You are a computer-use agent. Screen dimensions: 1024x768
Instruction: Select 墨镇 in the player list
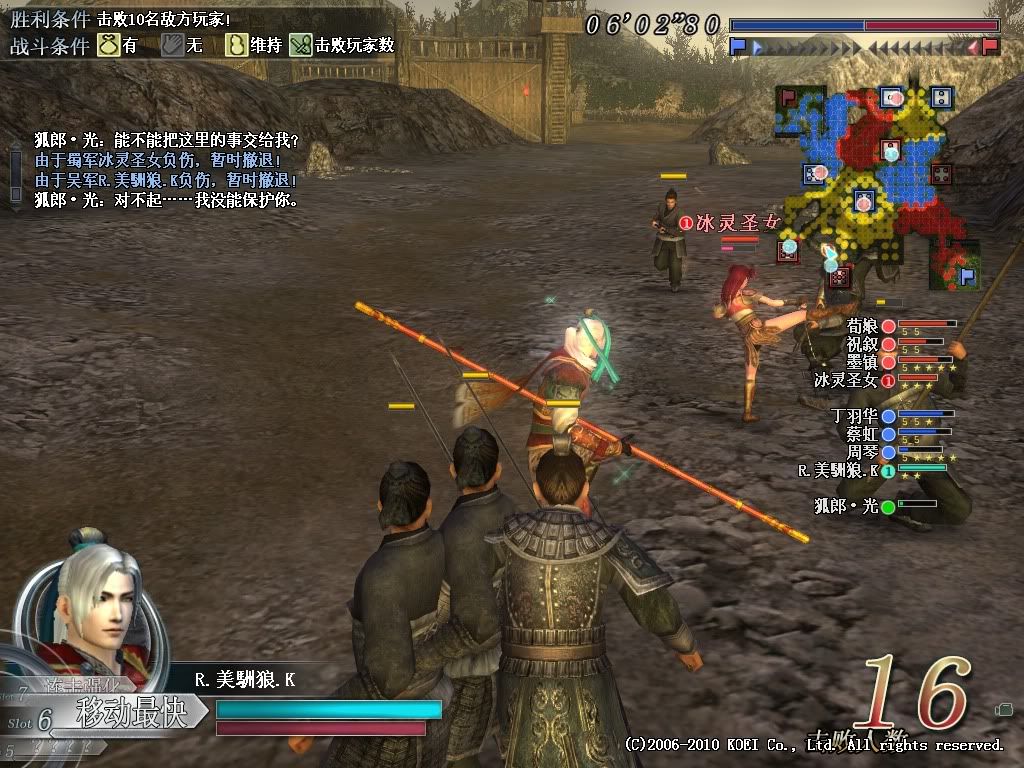point(862,362)
